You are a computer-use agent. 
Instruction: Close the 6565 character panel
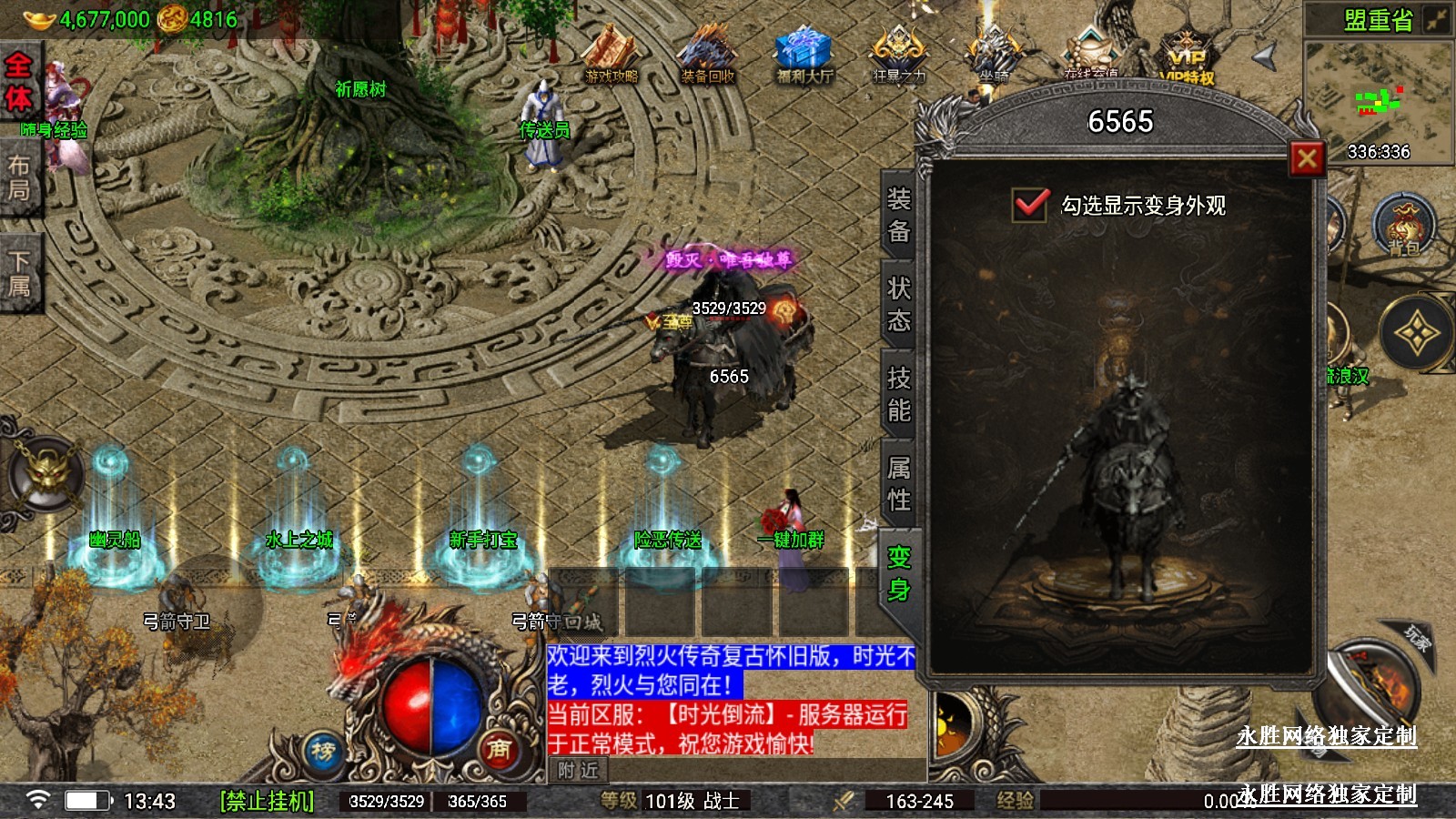pyautogui.click(x=1307, y=159)
